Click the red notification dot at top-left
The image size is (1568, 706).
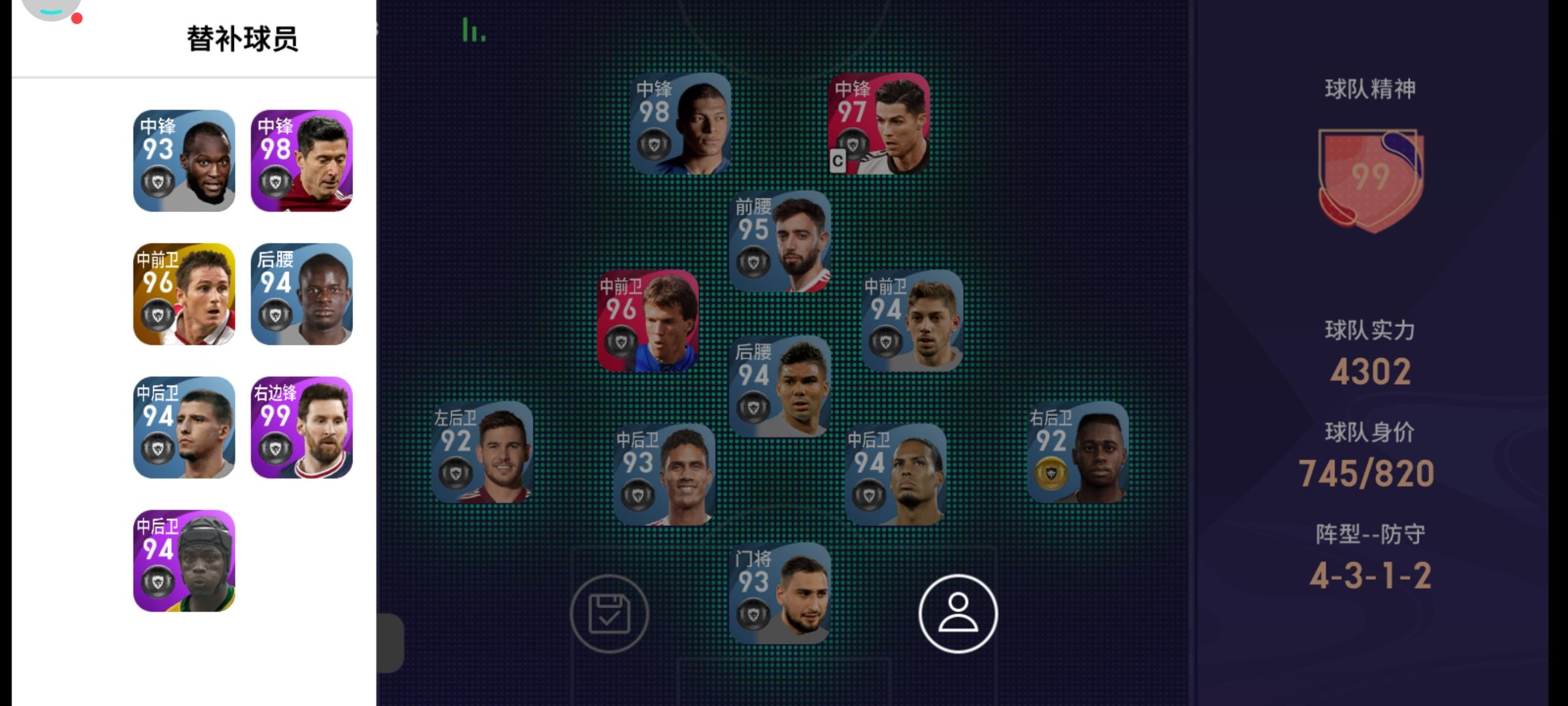coord(78,20)
